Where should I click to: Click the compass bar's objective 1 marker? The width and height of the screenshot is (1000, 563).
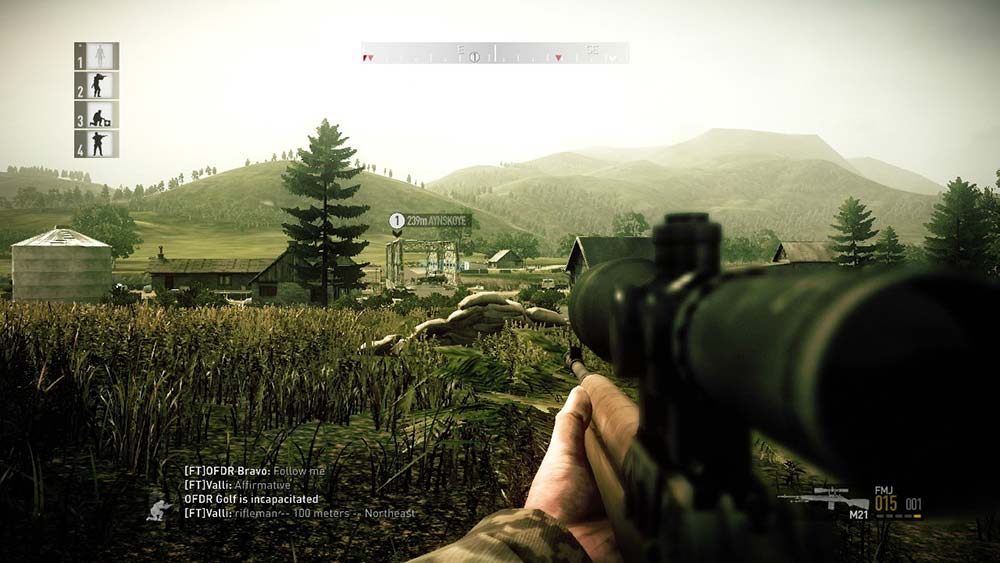pyautogui.click(x=475, y=57)
